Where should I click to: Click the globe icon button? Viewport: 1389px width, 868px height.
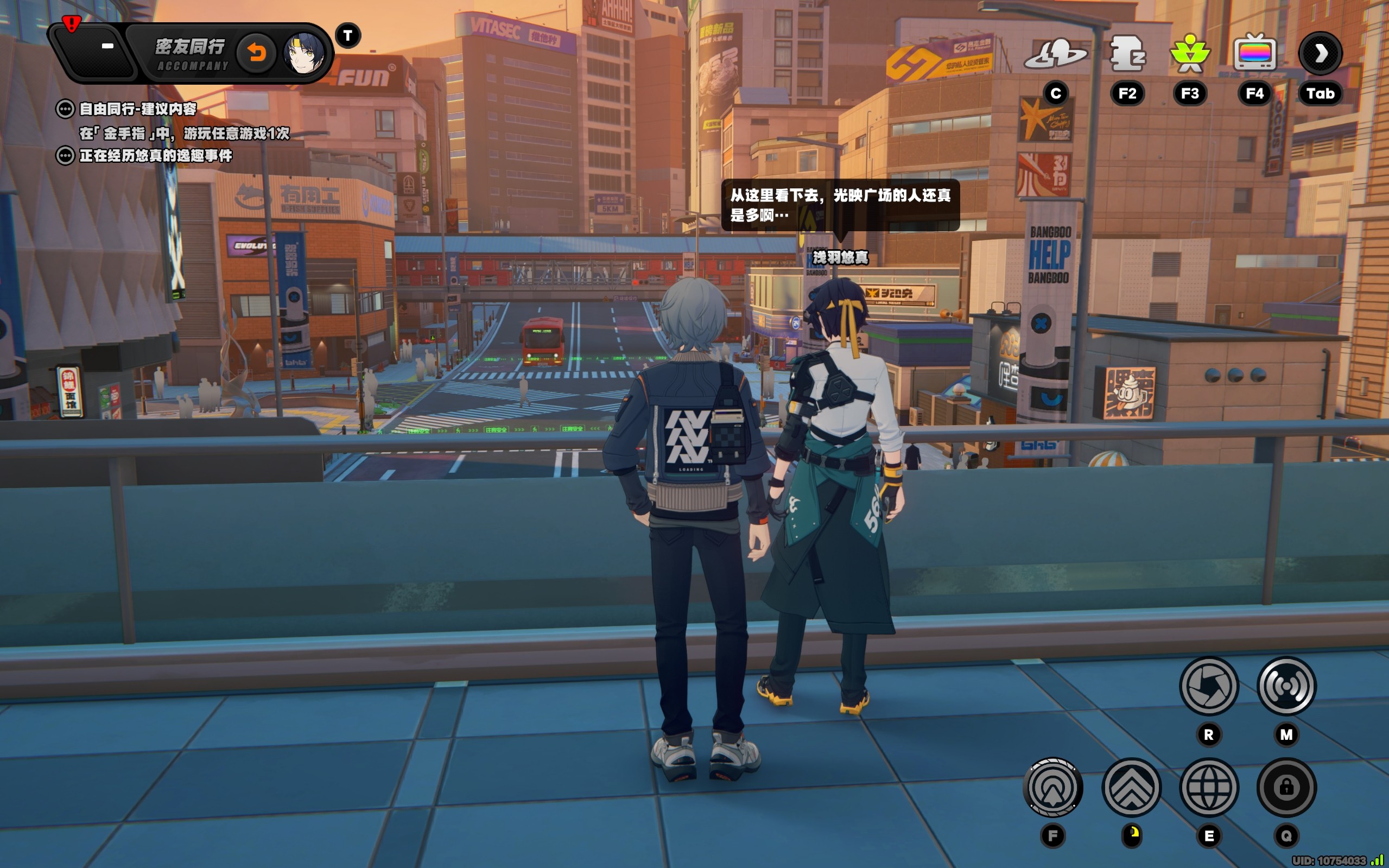(x=1209, y=787)
